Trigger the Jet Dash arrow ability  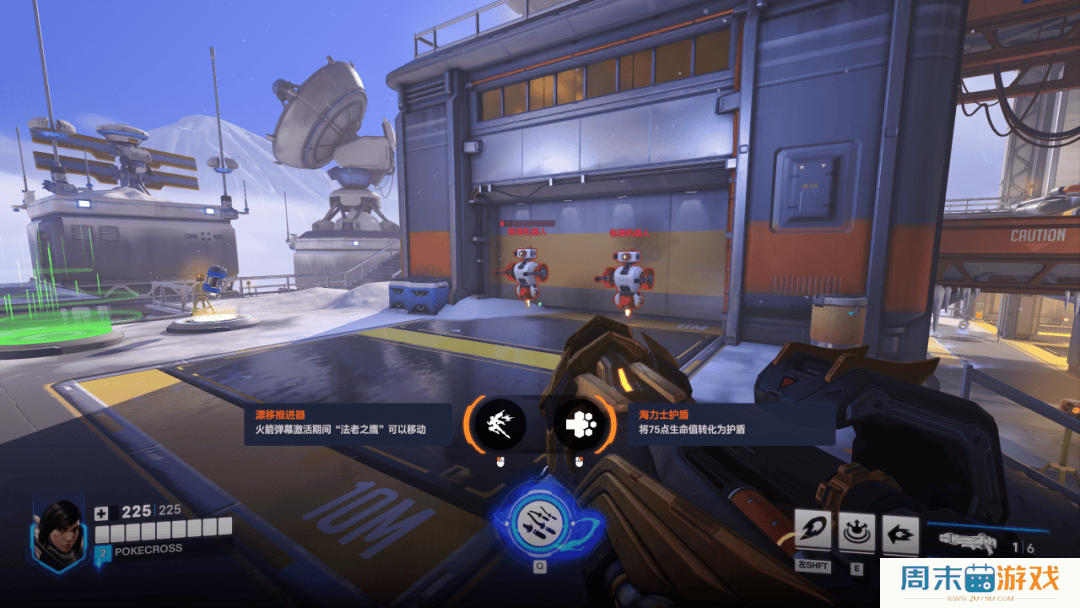pyautogui.click(x=901, y=531)
